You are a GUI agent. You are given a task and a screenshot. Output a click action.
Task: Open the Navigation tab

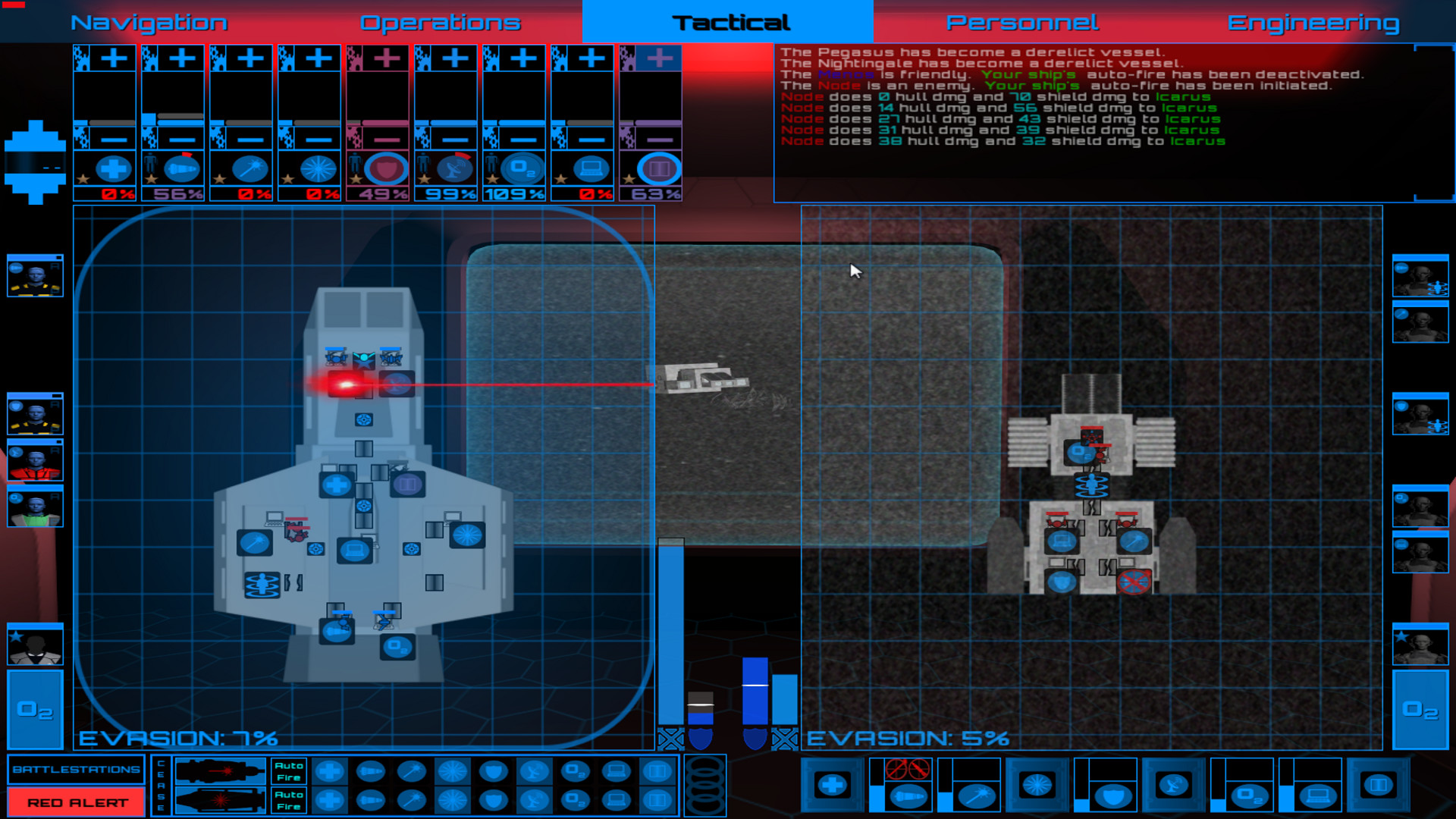(149, 21)
